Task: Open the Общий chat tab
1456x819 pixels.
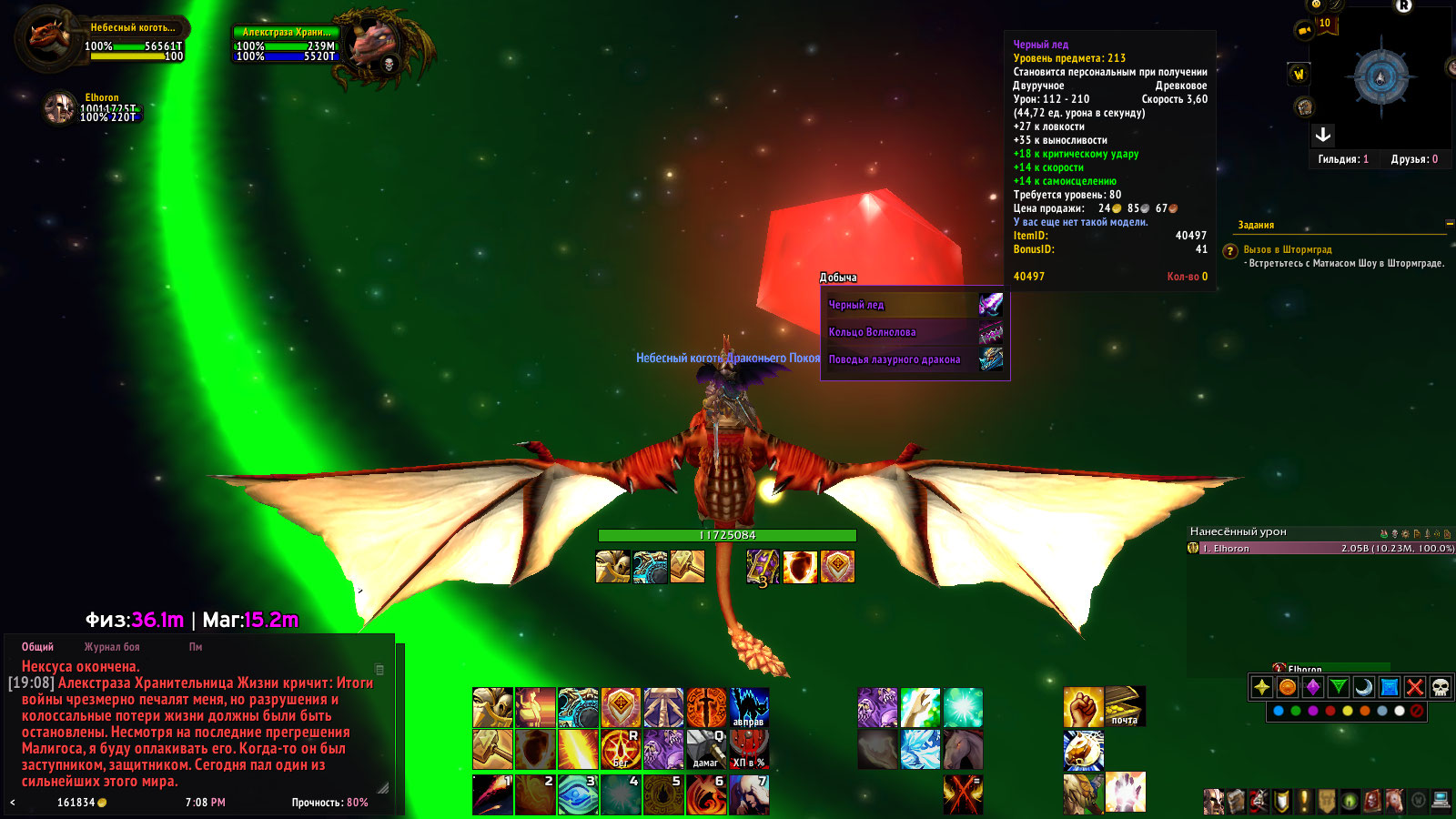Action: pos(37,647)
